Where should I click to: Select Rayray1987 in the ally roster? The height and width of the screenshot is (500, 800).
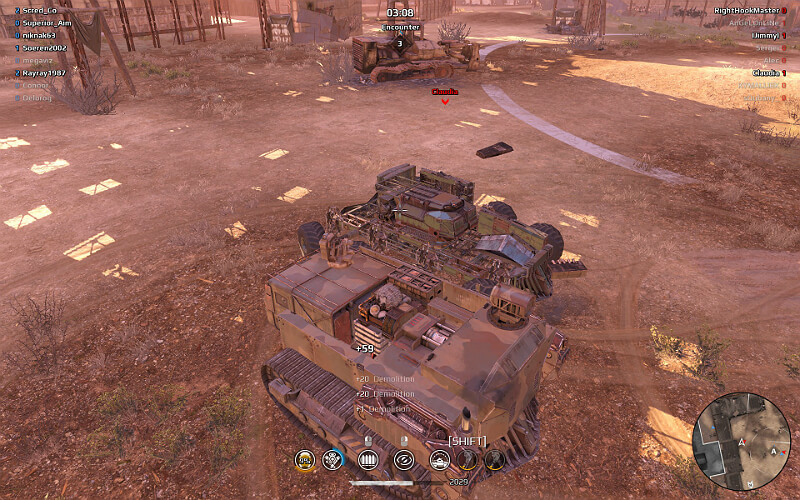click(46, 73)
